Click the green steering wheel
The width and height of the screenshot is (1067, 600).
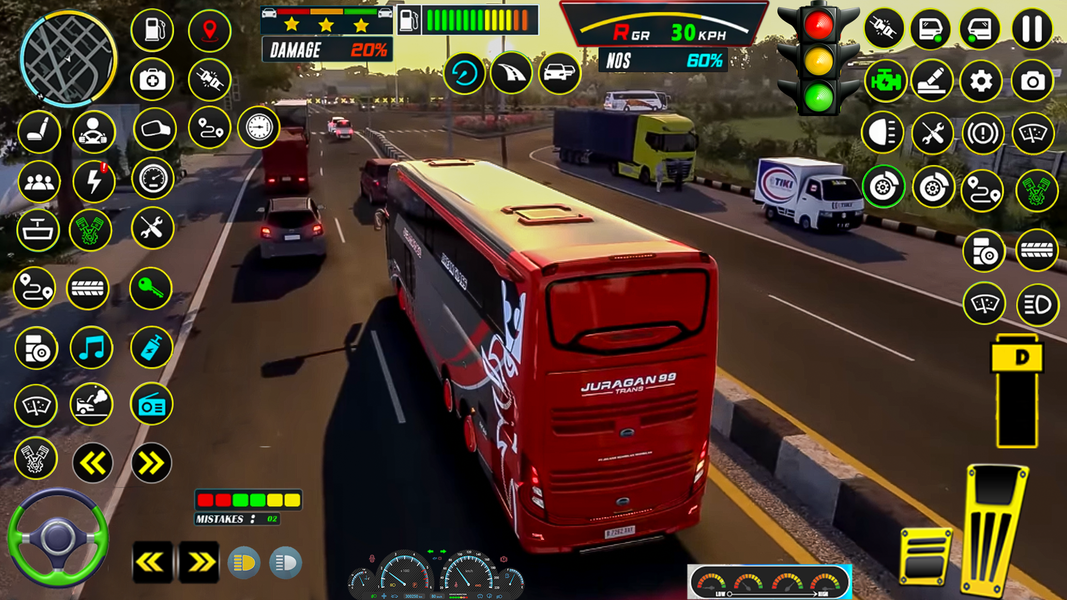(57, 538)
